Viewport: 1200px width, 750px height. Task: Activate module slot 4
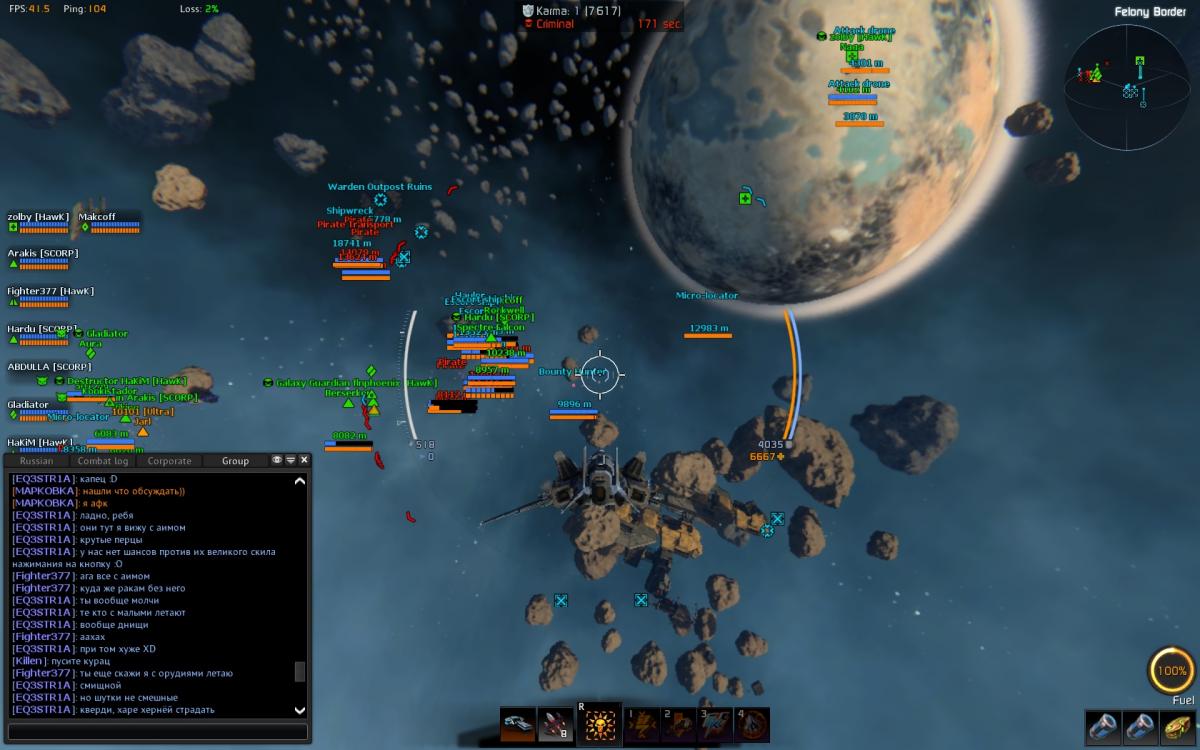[752, 724]
